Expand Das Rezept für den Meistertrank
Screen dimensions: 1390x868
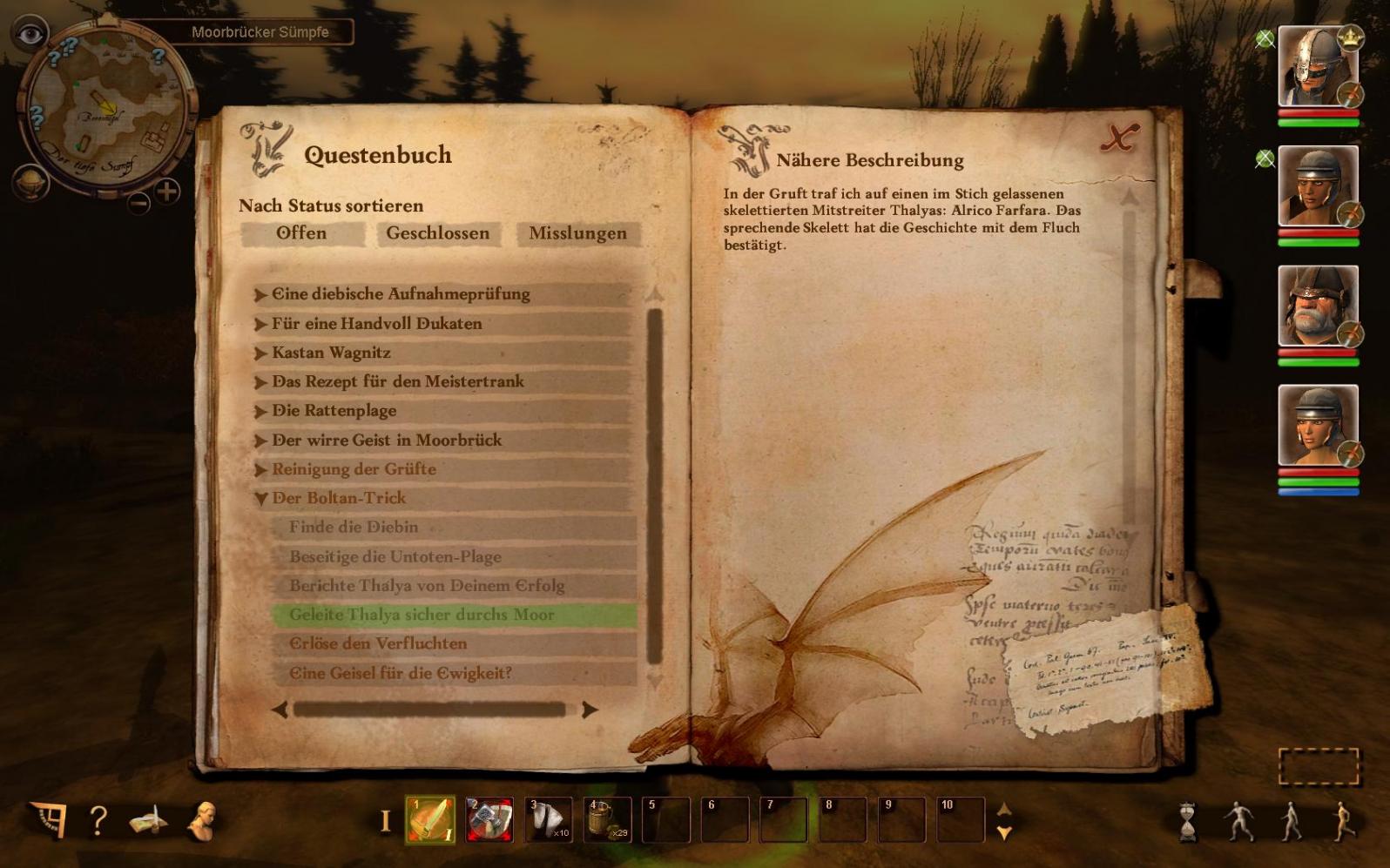click(x=397, y=381)
